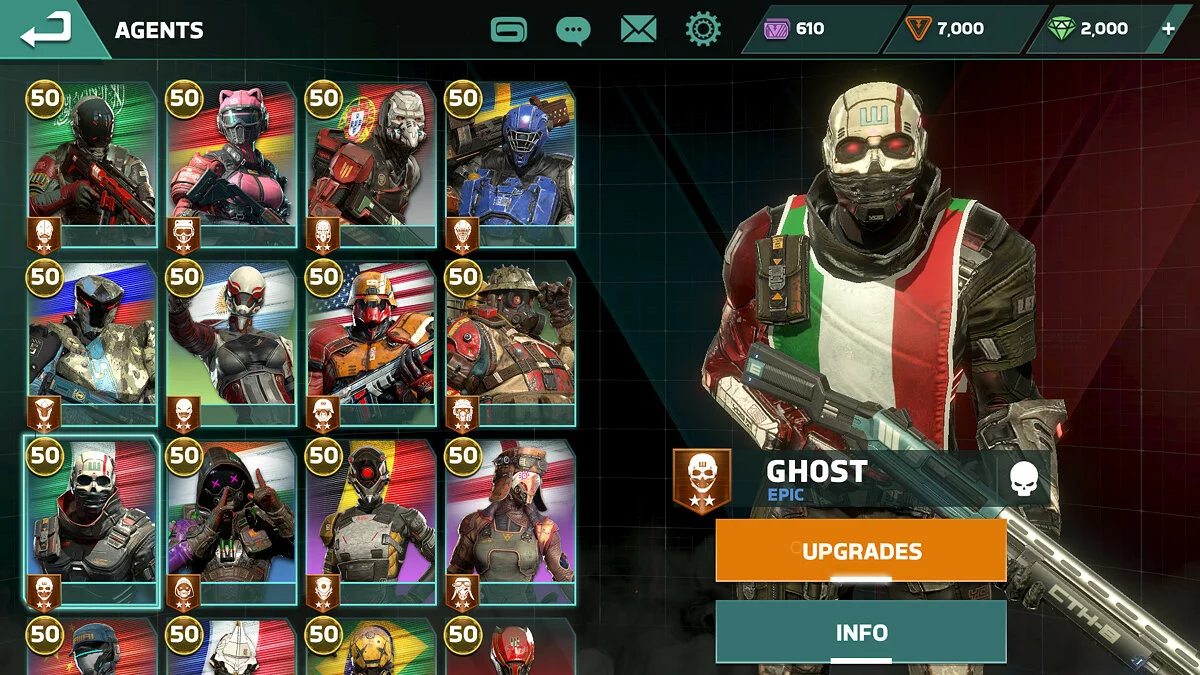Choose the skull-masked Ghost agent card
This screenshot has width=1200, height=675.
coord(92,523)
